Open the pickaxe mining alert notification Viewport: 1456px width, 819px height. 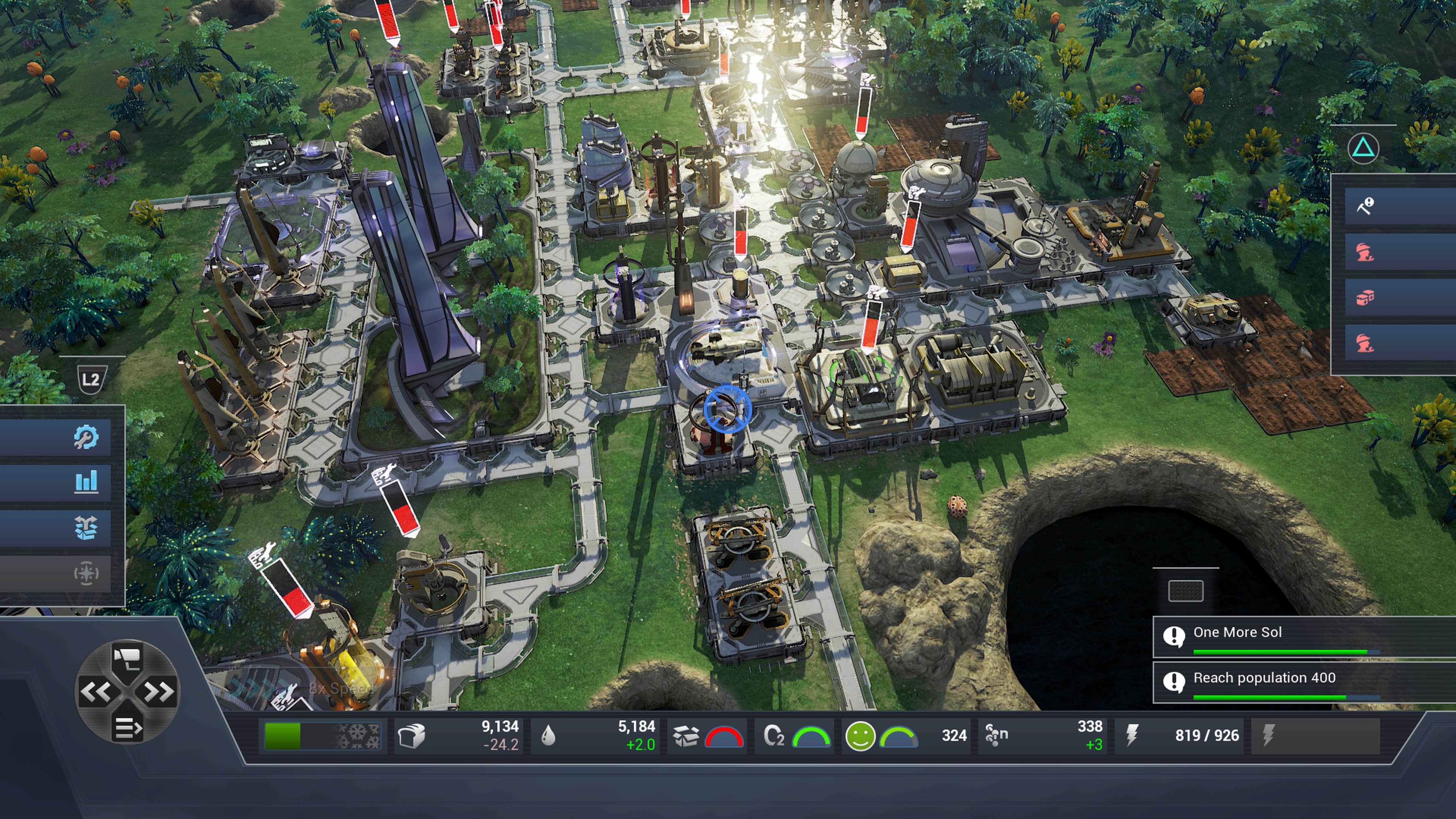point(1365,206)
